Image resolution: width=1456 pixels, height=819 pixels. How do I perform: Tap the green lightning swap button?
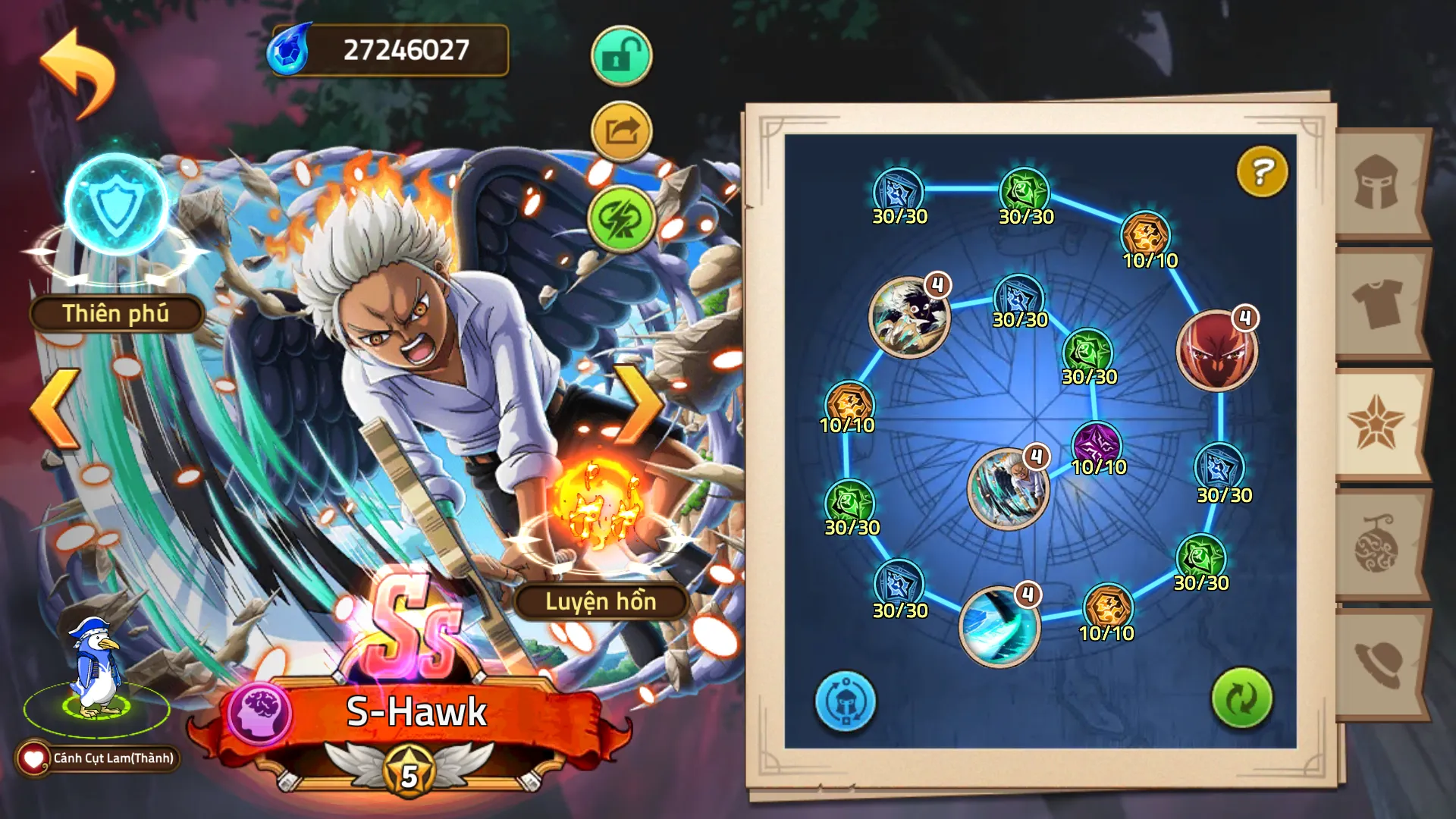click(x=621, y=218)
